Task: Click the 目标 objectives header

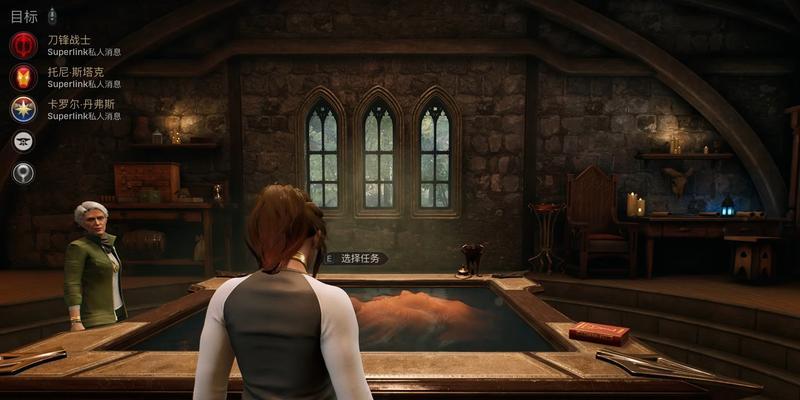Action: 24,16
